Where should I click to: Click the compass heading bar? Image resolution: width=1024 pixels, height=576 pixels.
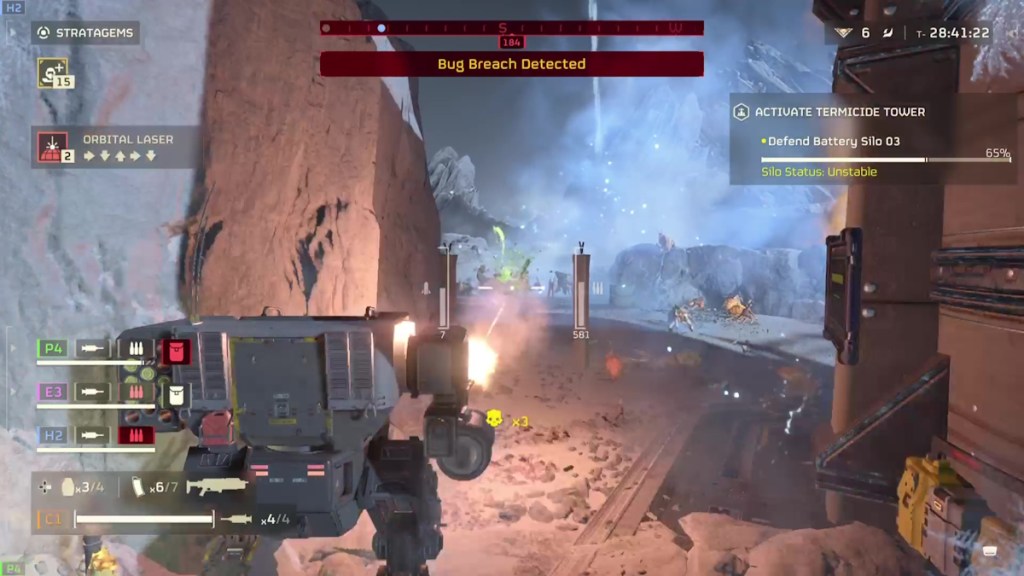511,28
